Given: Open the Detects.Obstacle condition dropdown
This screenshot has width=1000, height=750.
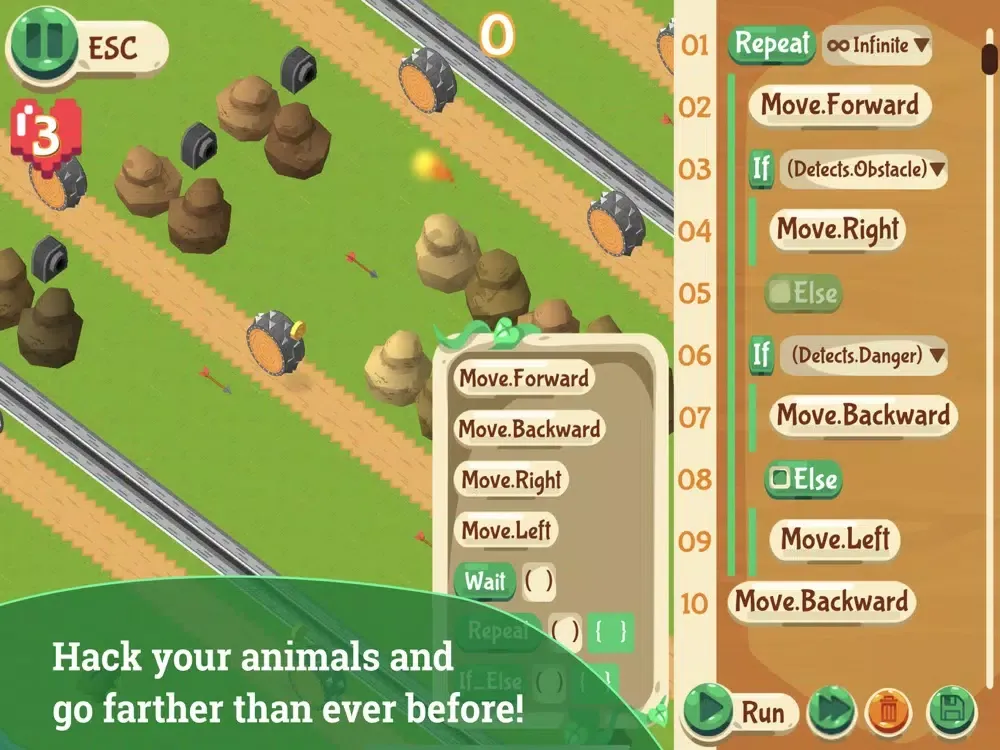Looking at the screenshot, I should 861,169.
